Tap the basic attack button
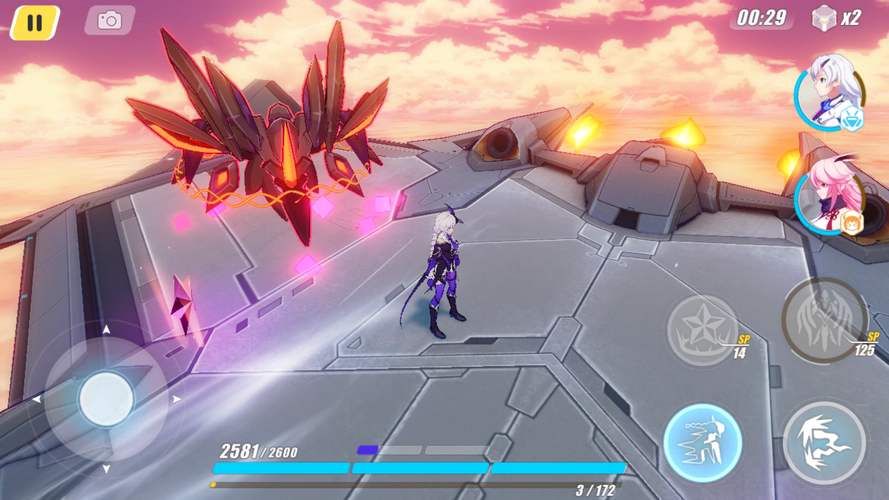 [824, 442]
